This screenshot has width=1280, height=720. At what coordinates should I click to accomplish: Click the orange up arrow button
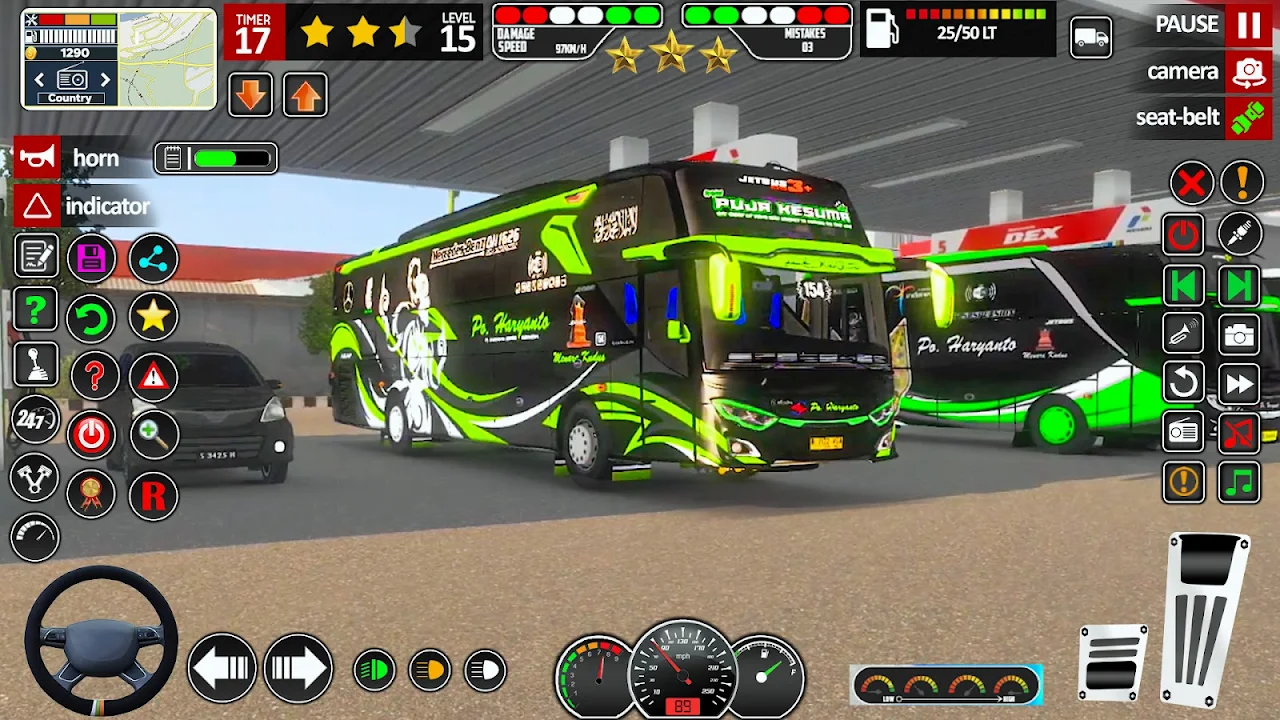click(305, 95)
